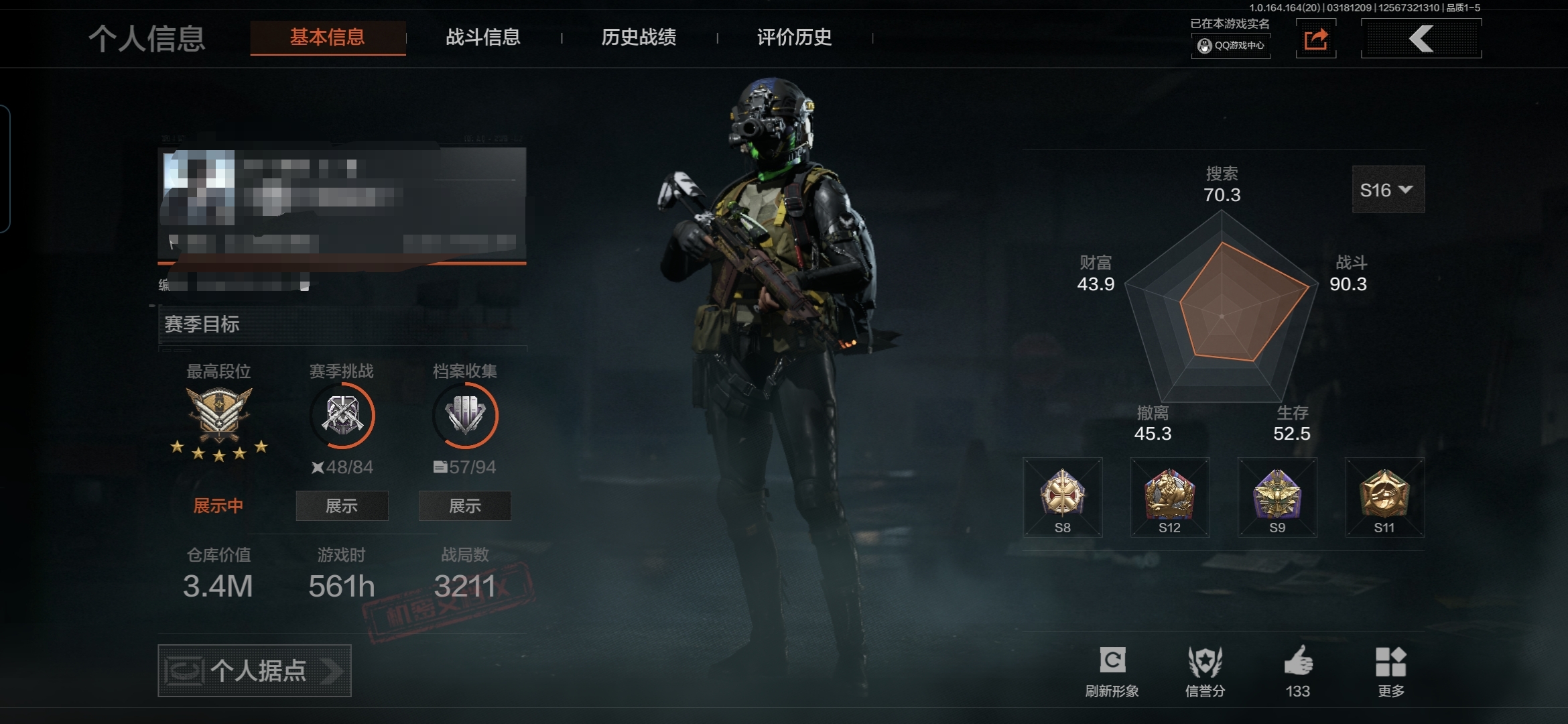Screen dimensions: 1568x724
Task: Click the 最高段位 rank emblem
Action: coord(219,416)
